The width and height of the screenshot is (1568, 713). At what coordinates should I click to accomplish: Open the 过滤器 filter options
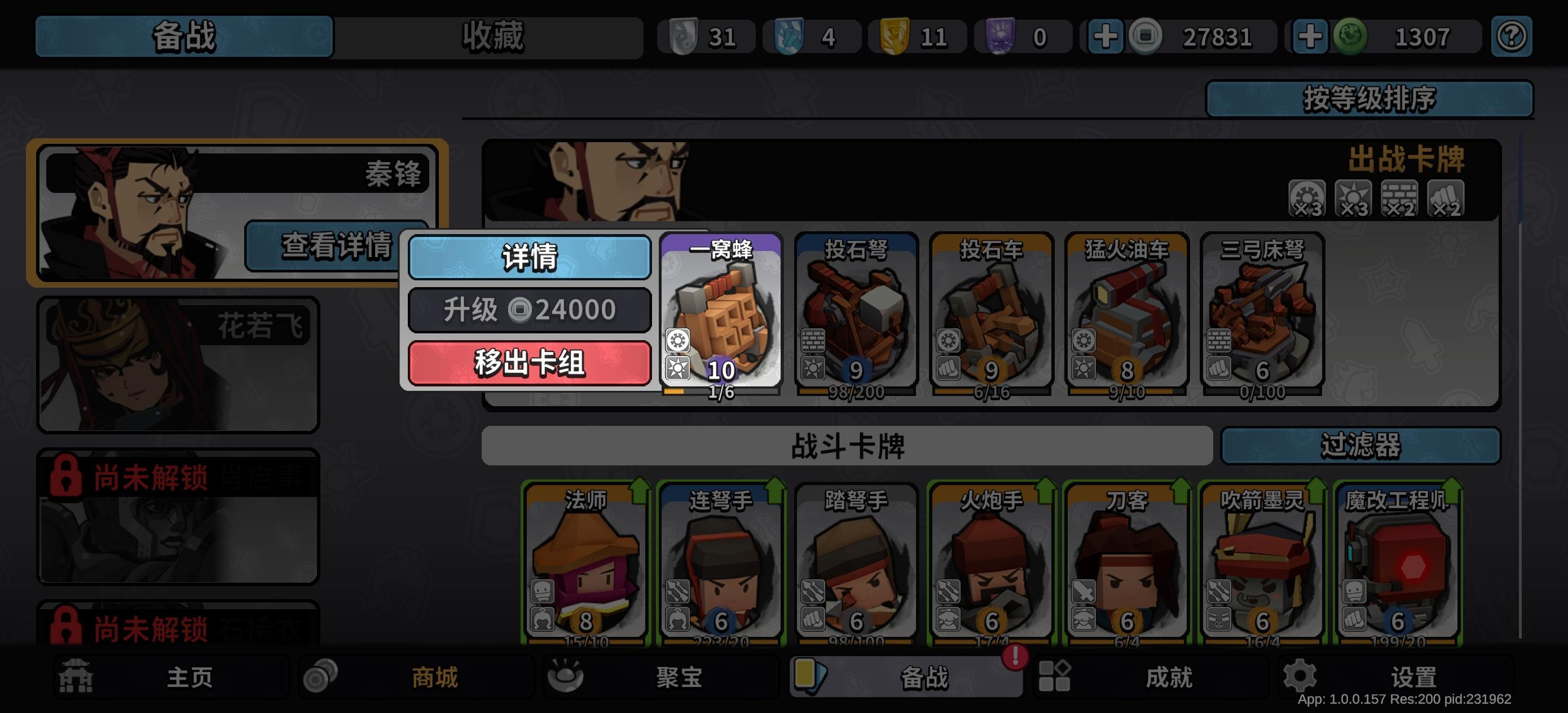tap(1361, 446)
